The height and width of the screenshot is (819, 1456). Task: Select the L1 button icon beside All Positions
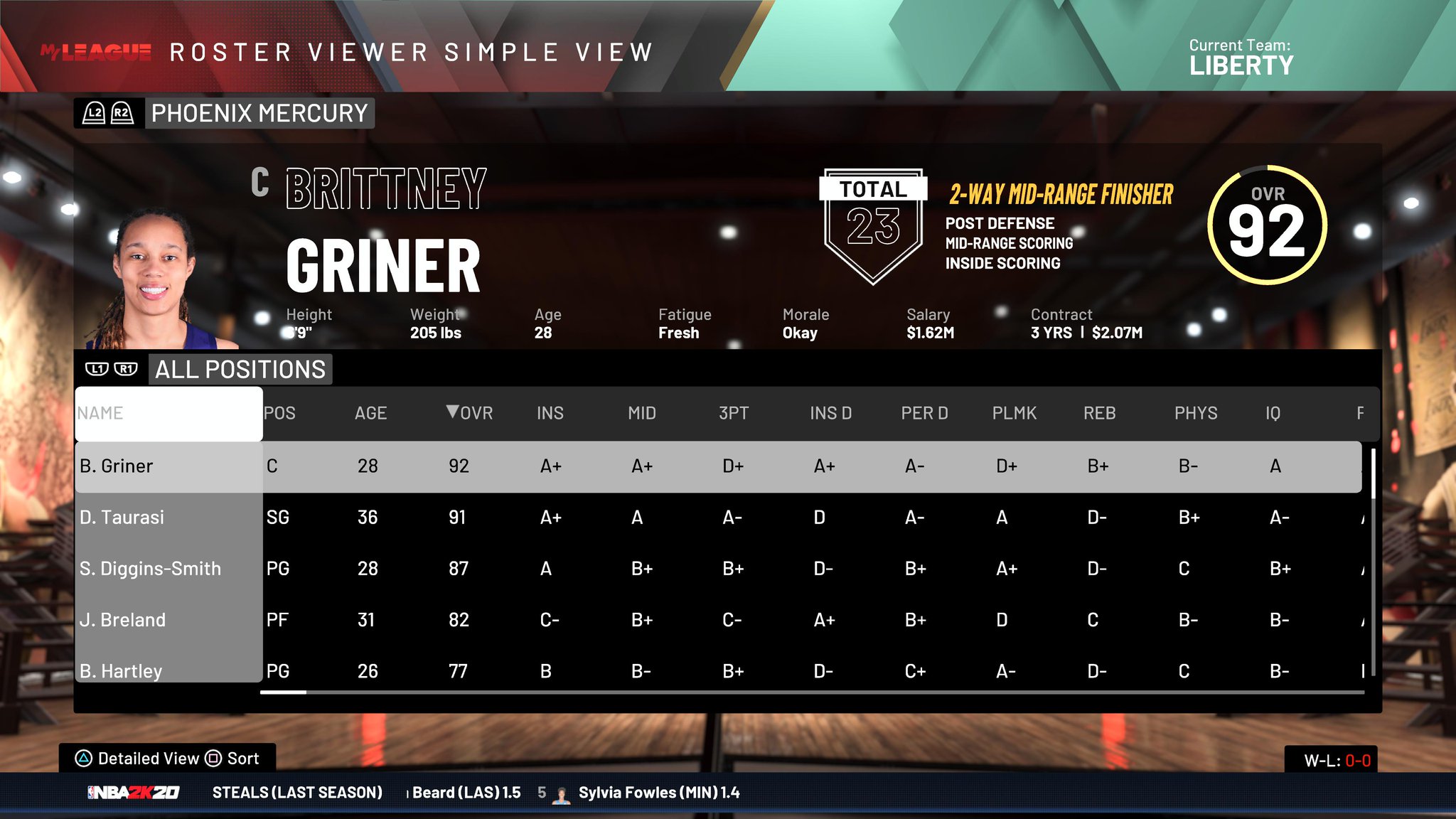(x=97, y=368)
